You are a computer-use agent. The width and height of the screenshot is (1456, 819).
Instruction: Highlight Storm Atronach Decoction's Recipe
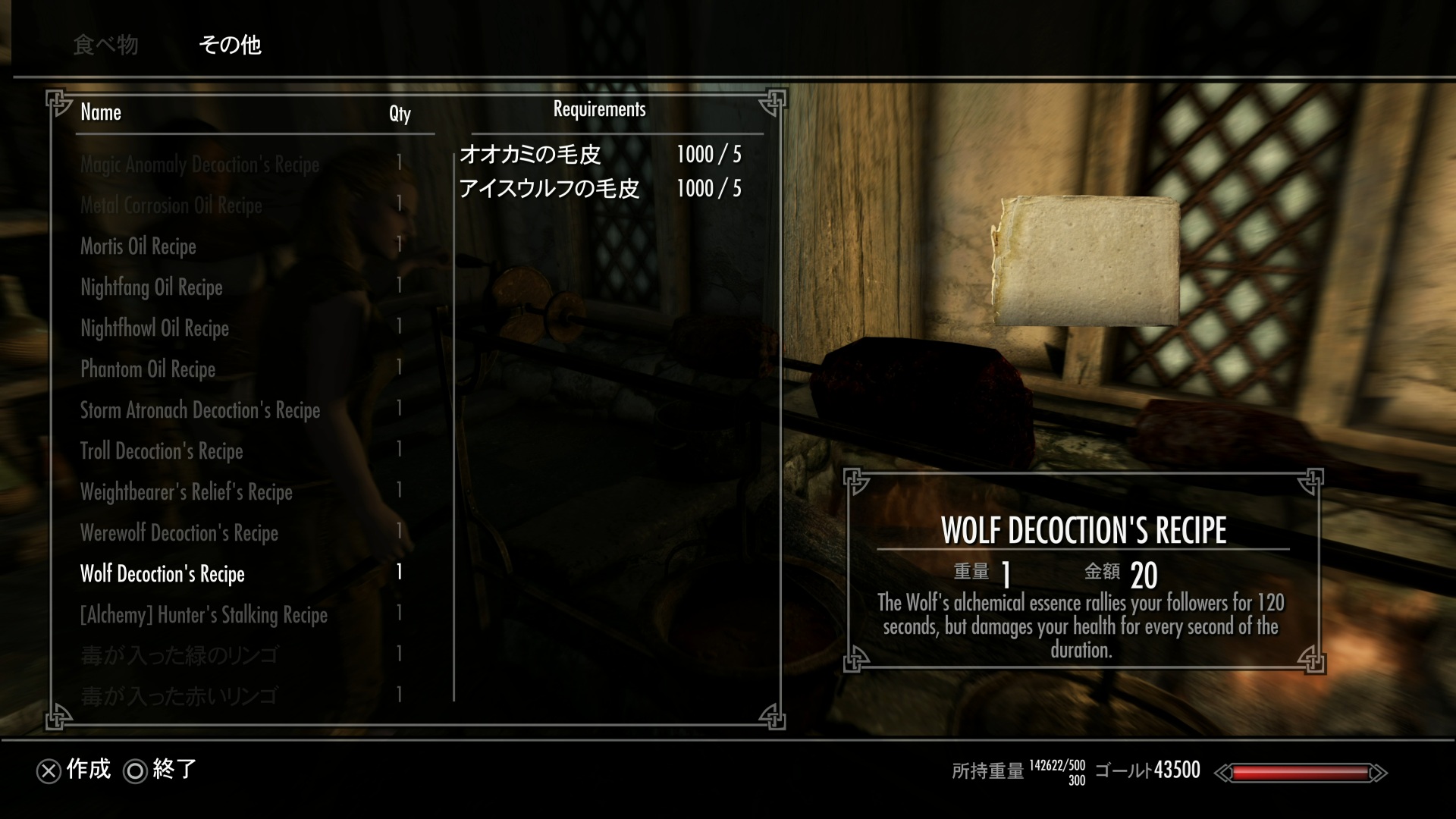tap(200, 410)
